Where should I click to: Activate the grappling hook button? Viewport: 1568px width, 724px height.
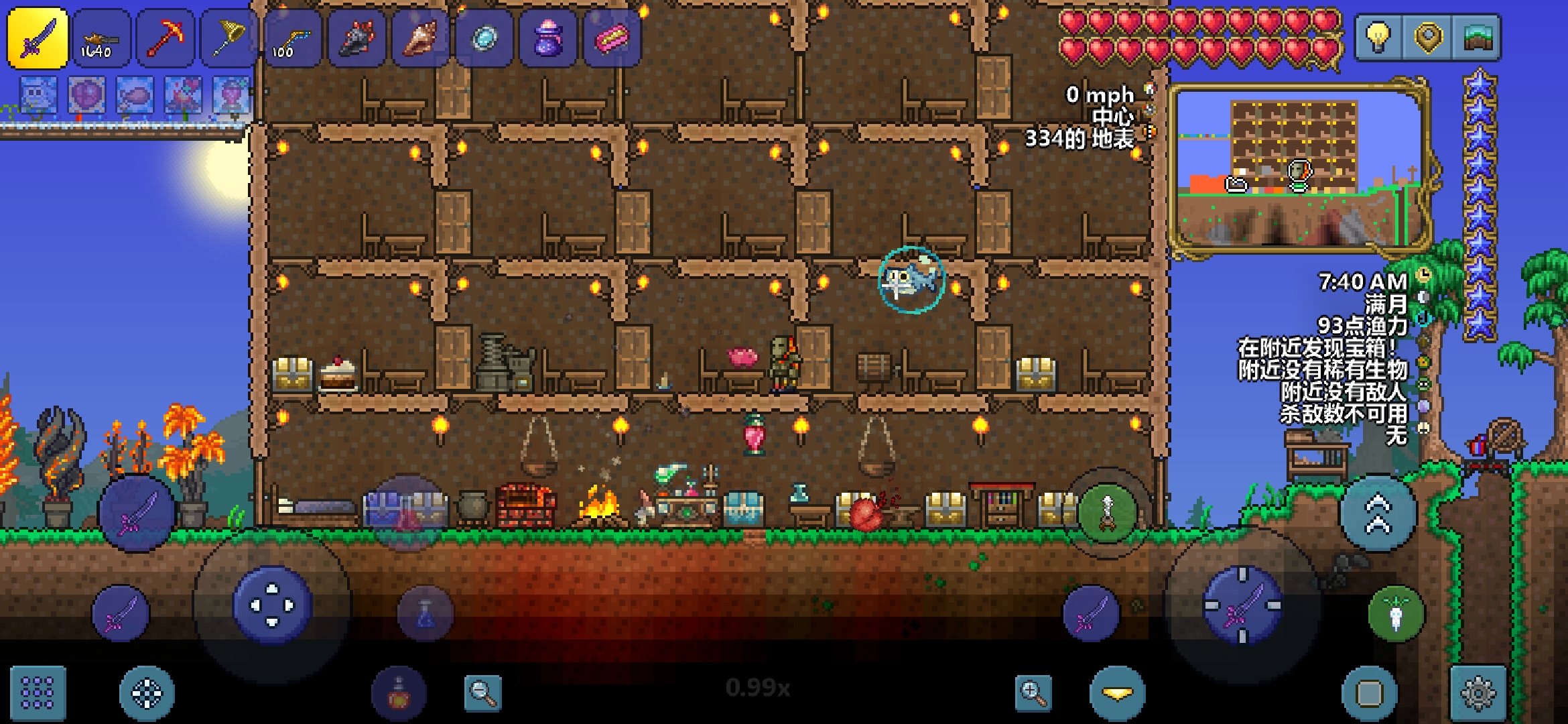tap(1396, 613)
